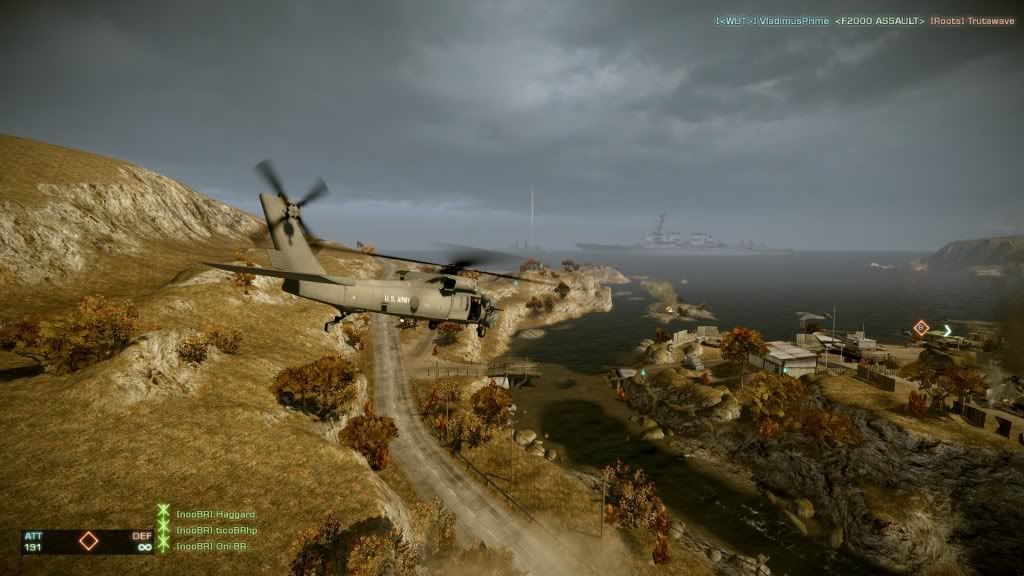Screen dimensions: 1024x576
Task: Click the objective B diamond marker
Action: (921, 327)
